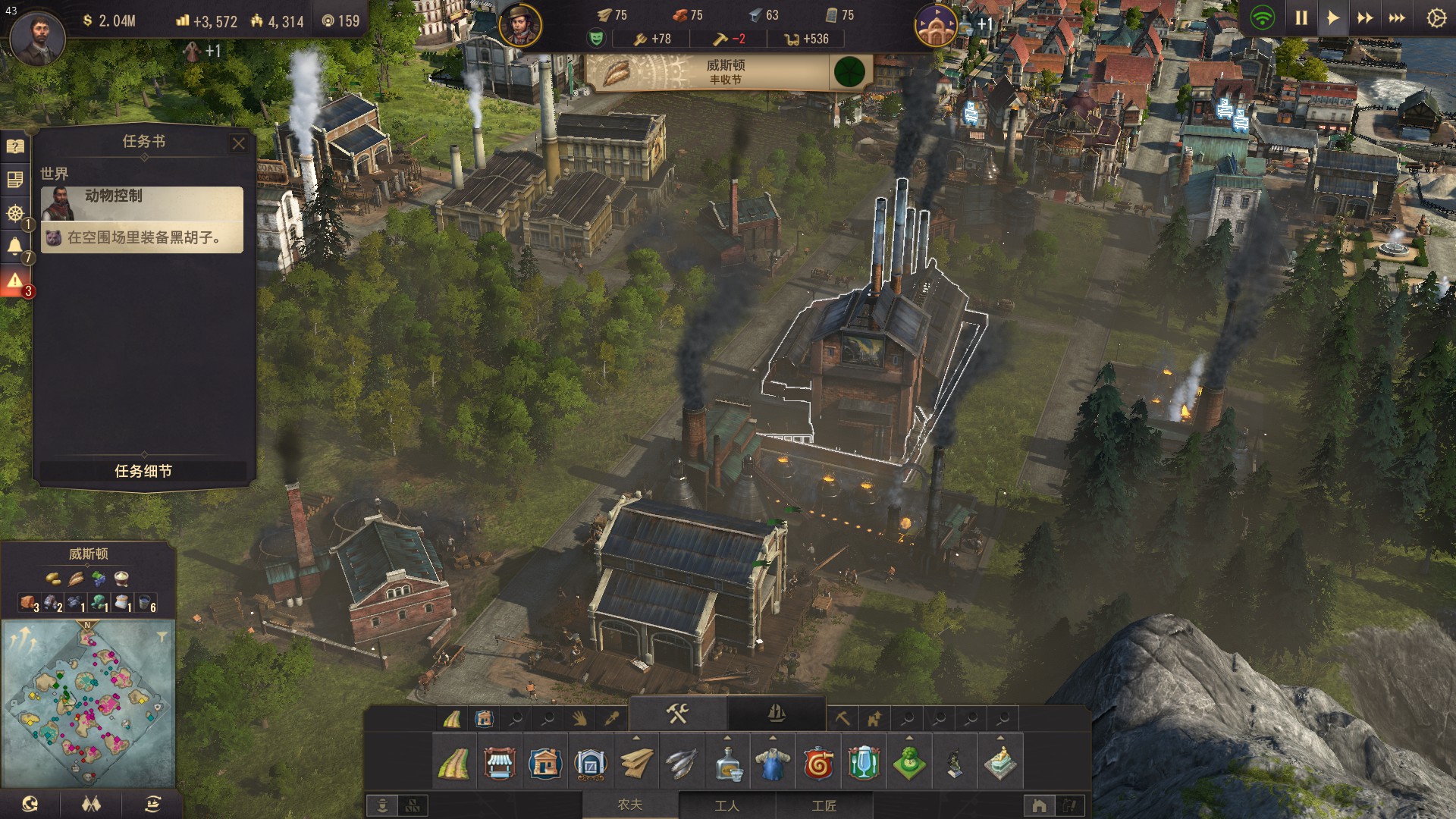Image resolution: width=1456 pixels, height=819 pixels.
Task: Select the fish production building
Action: pyautogui.click(x=681, y=764)
